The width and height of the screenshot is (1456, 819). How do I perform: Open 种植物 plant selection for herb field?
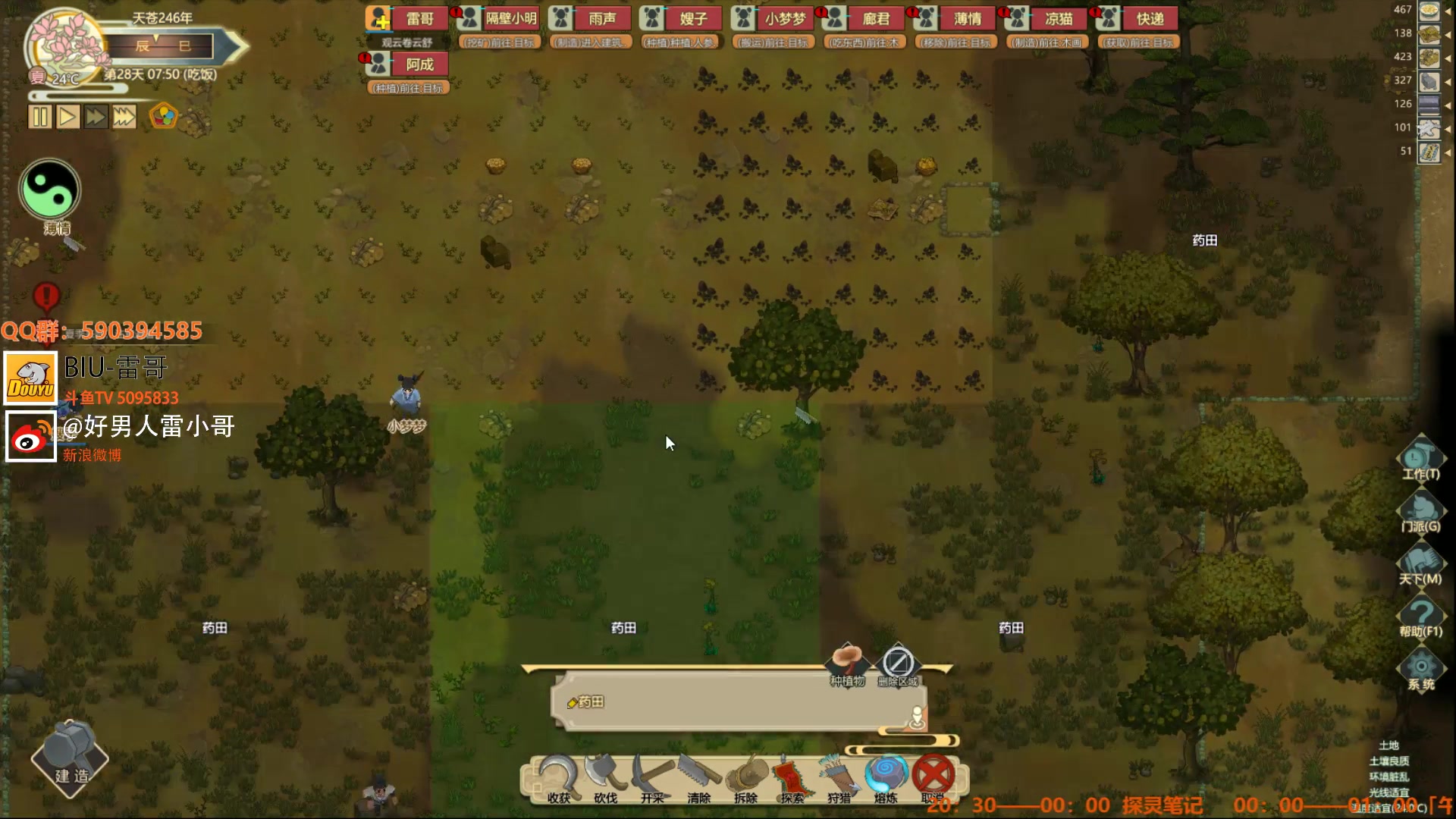tap(847, 664)
